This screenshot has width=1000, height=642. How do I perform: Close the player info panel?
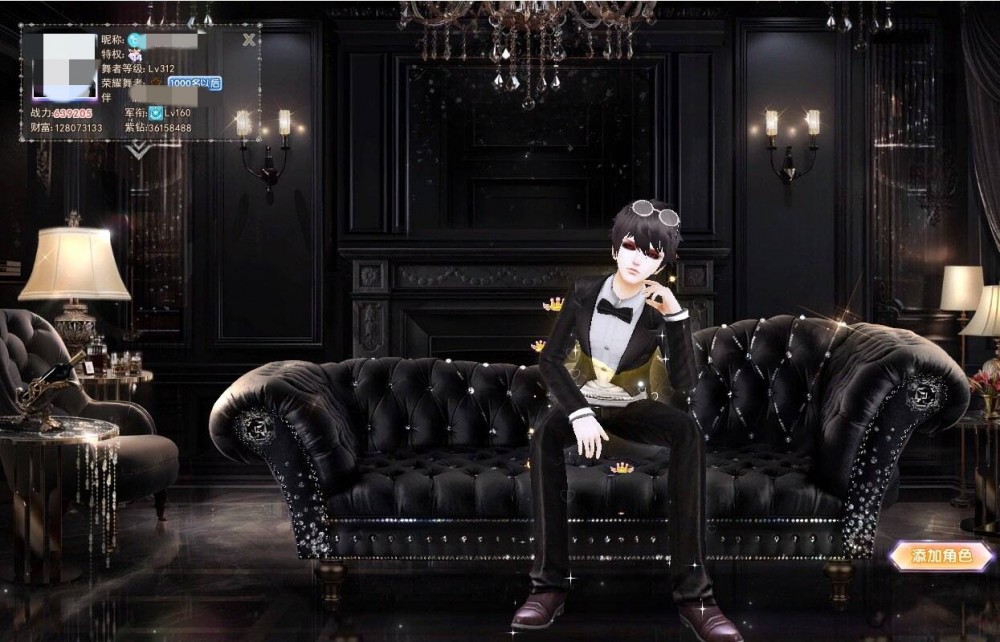tap(249, 40)
